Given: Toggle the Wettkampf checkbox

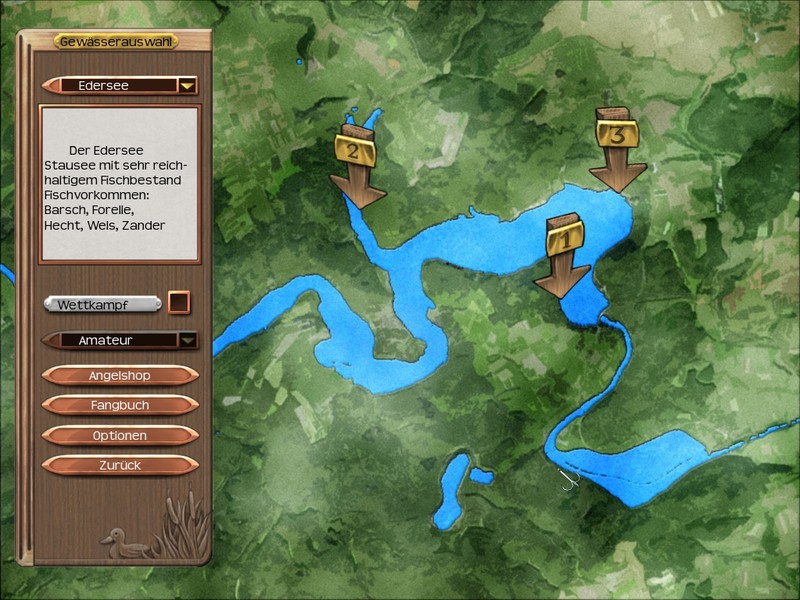Looking at the screenshot, I should click(x=178, y=302).
